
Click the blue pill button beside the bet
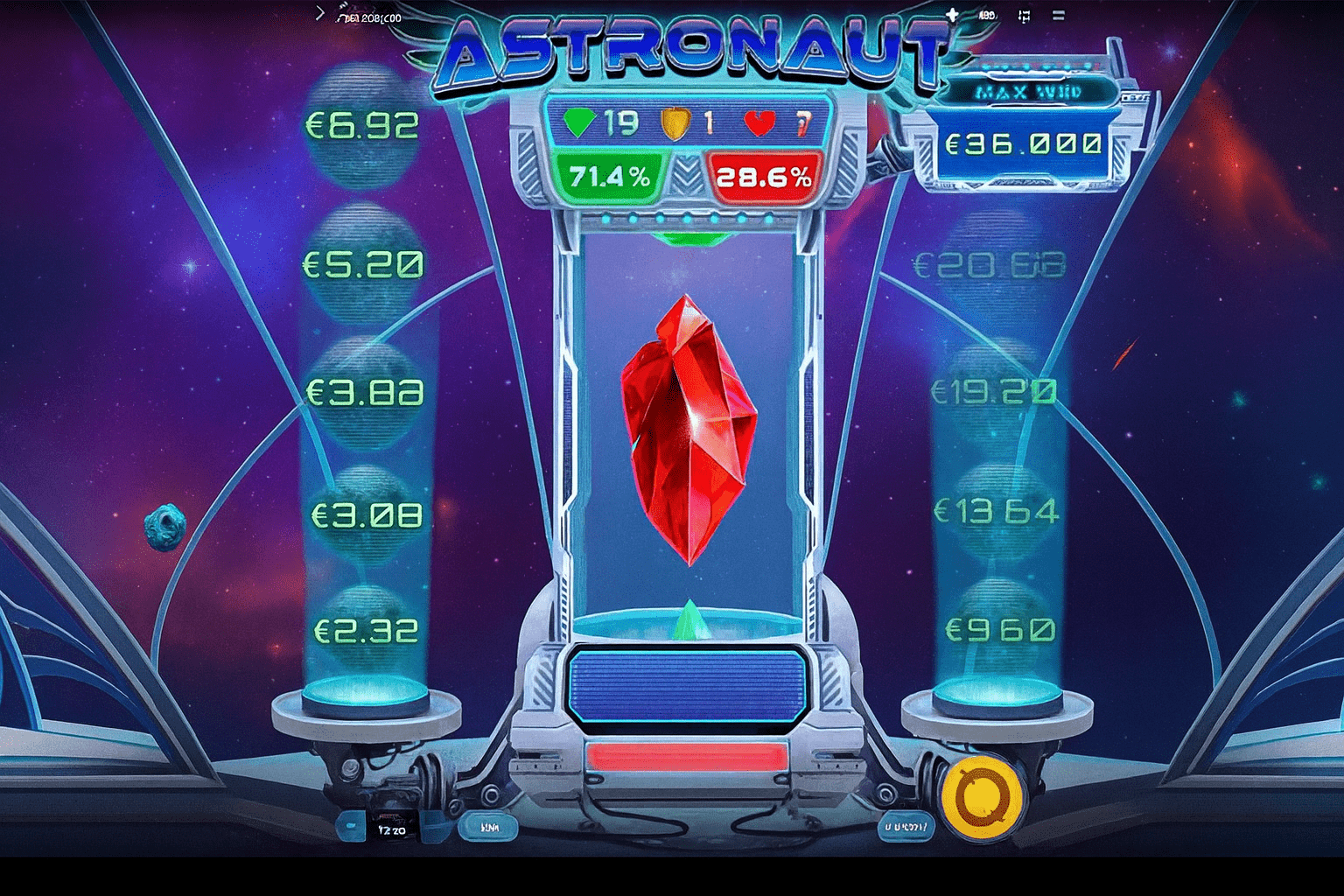coord(489,826)
